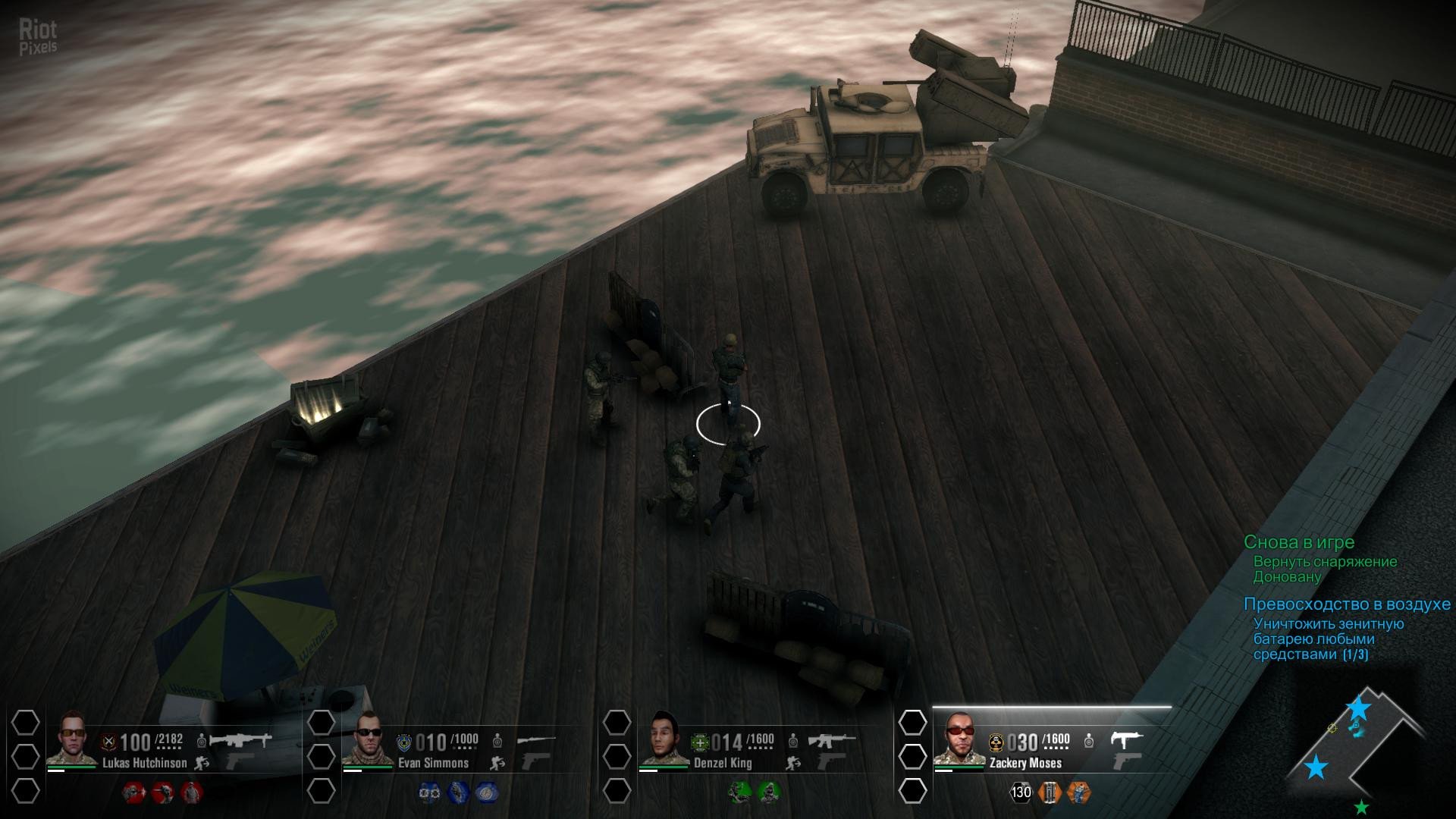Equip Zackery Moses' pistol sidearm
The height and width of the screenshot is (819, 1456).
[x=1126, y=761]
